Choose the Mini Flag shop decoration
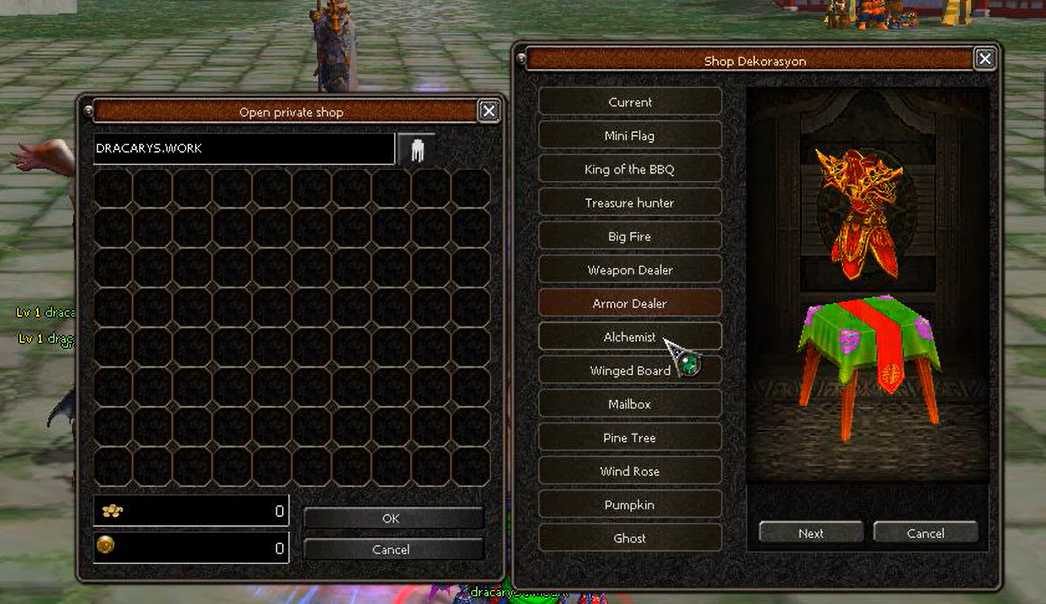The height and width of the screenshot is (604, 1046). [630, 136]
